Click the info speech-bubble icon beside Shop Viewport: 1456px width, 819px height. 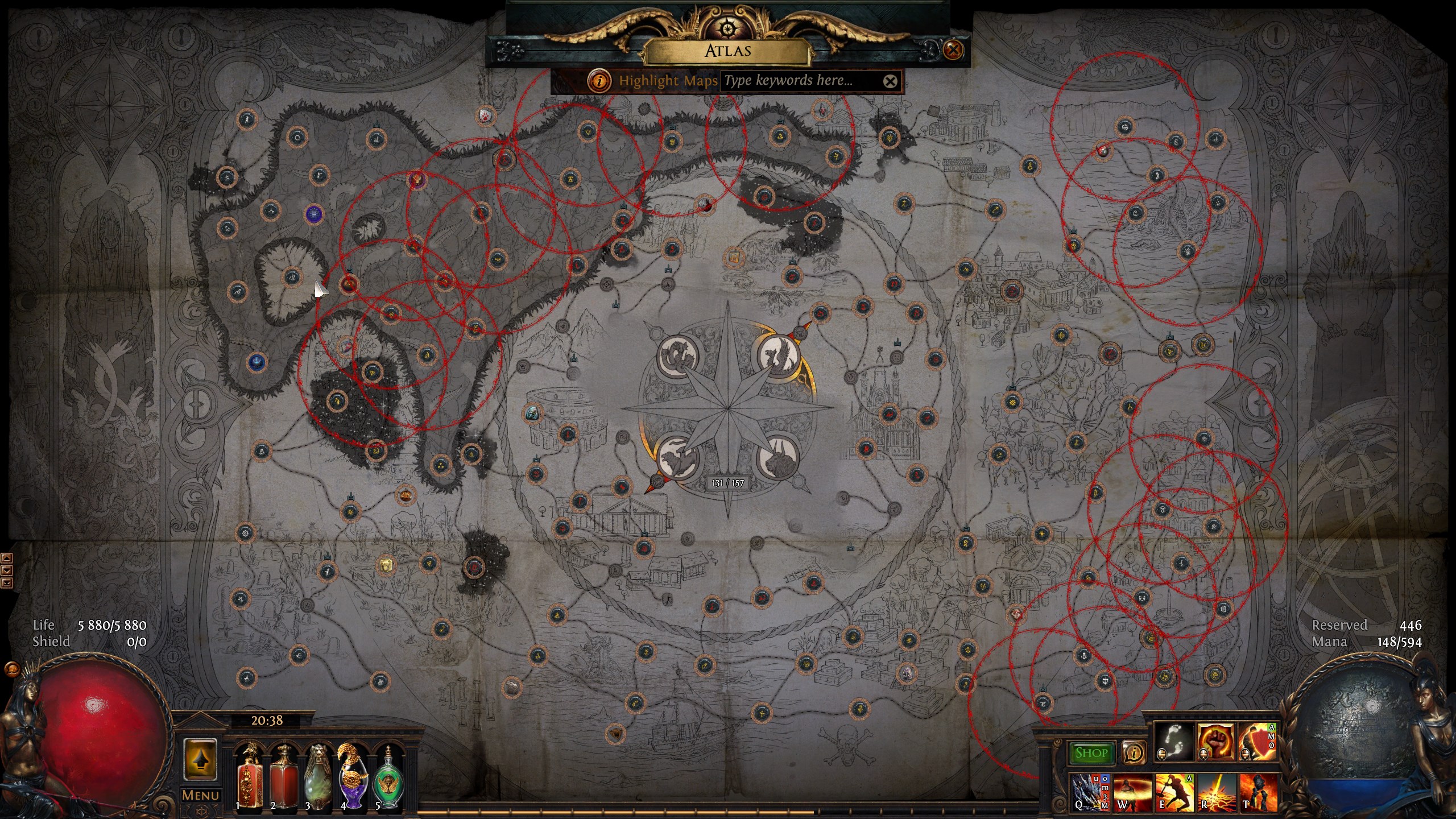coord(1134,753)
